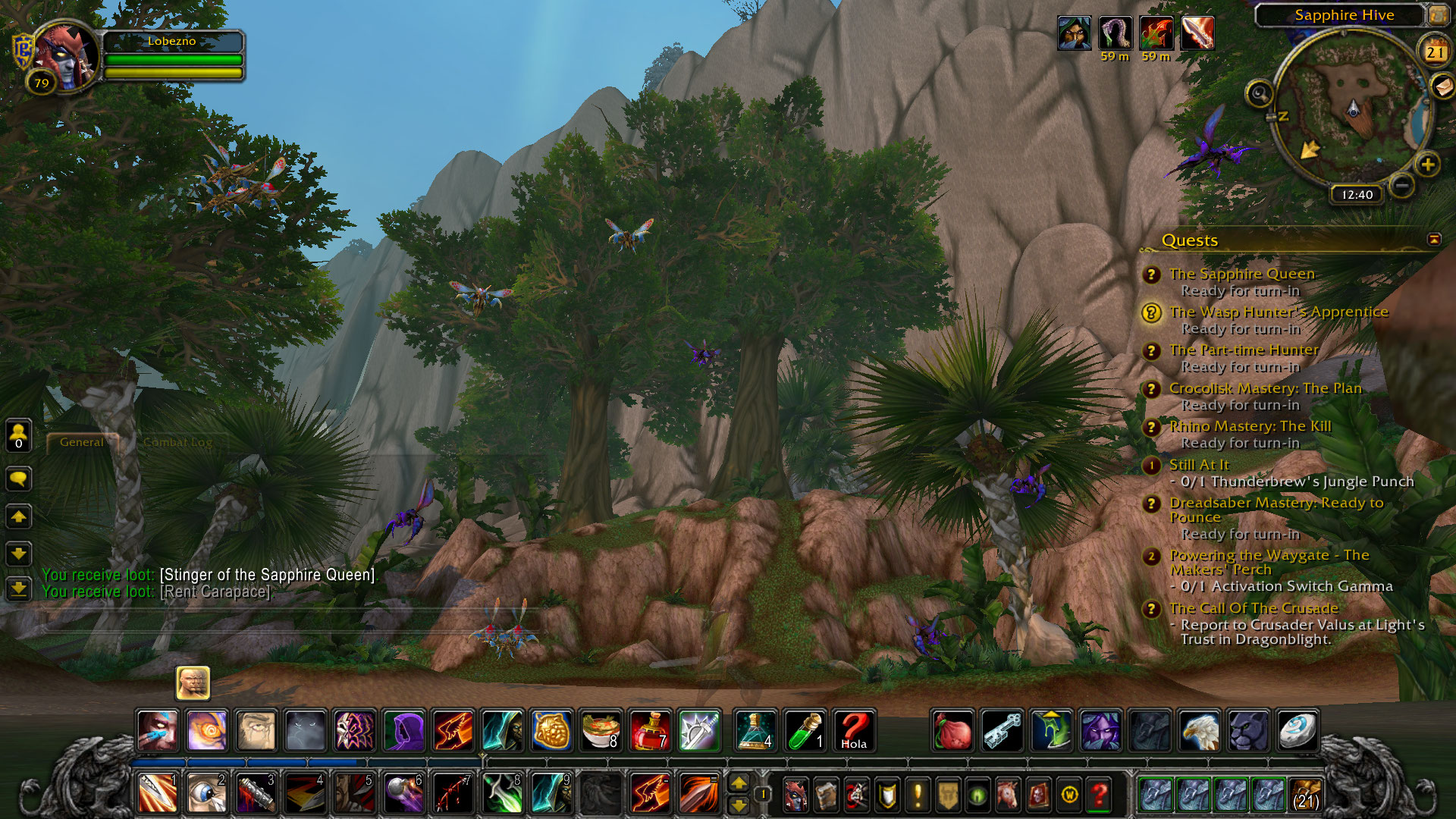Collapse the Quests tracker with its header button

pyautogui.click(x=1433, y=240)
